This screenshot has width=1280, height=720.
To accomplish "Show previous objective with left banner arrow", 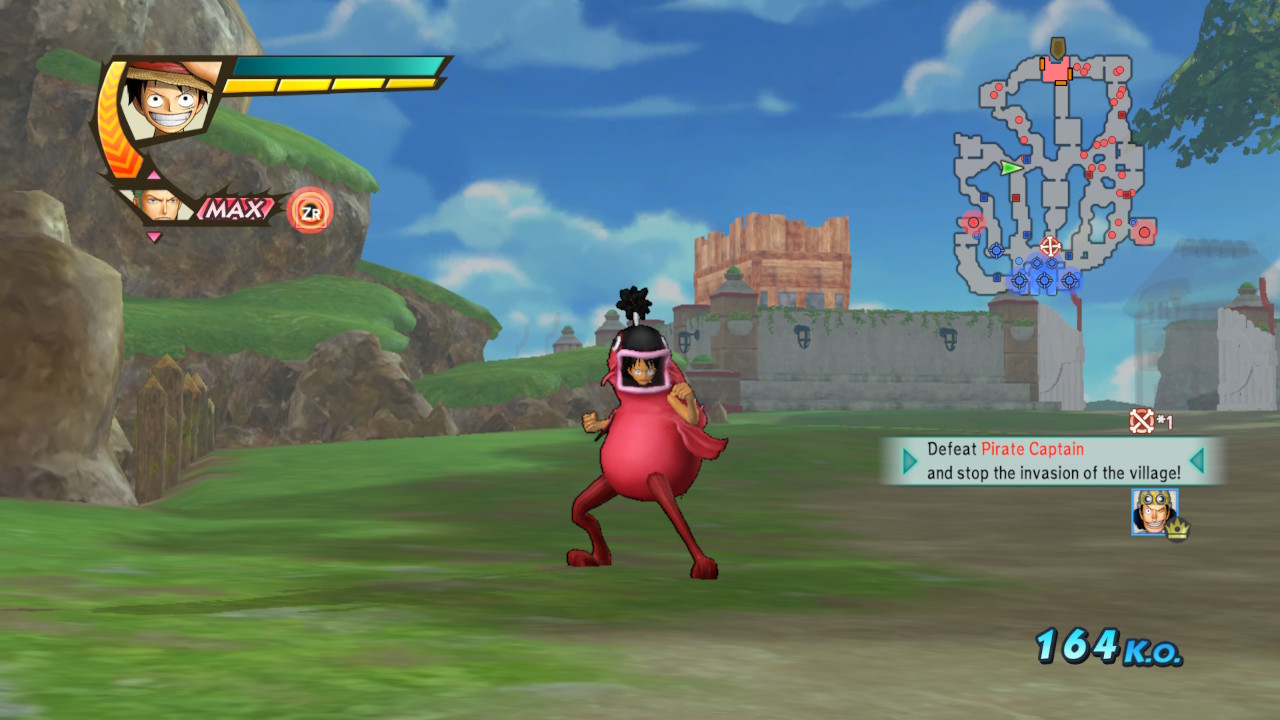I will 909,461.
